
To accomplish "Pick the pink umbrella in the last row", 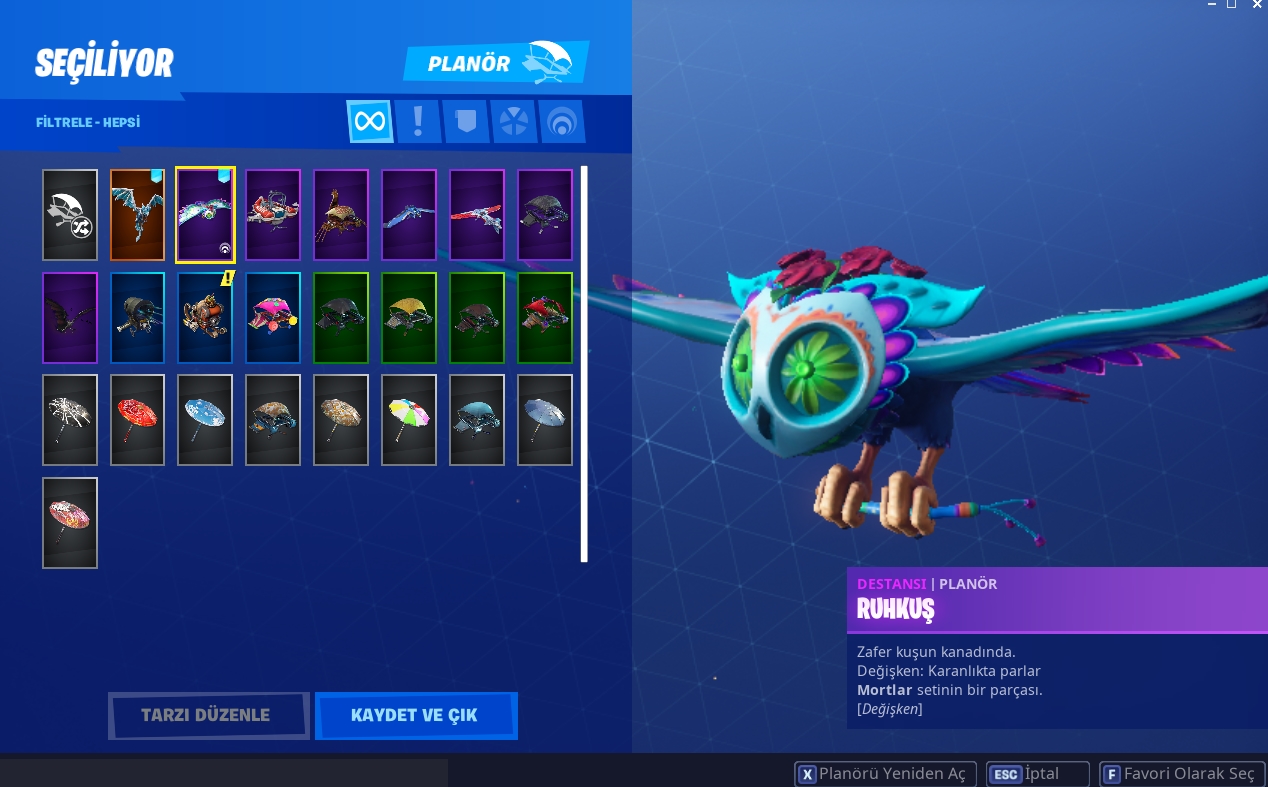I will 70,523.
